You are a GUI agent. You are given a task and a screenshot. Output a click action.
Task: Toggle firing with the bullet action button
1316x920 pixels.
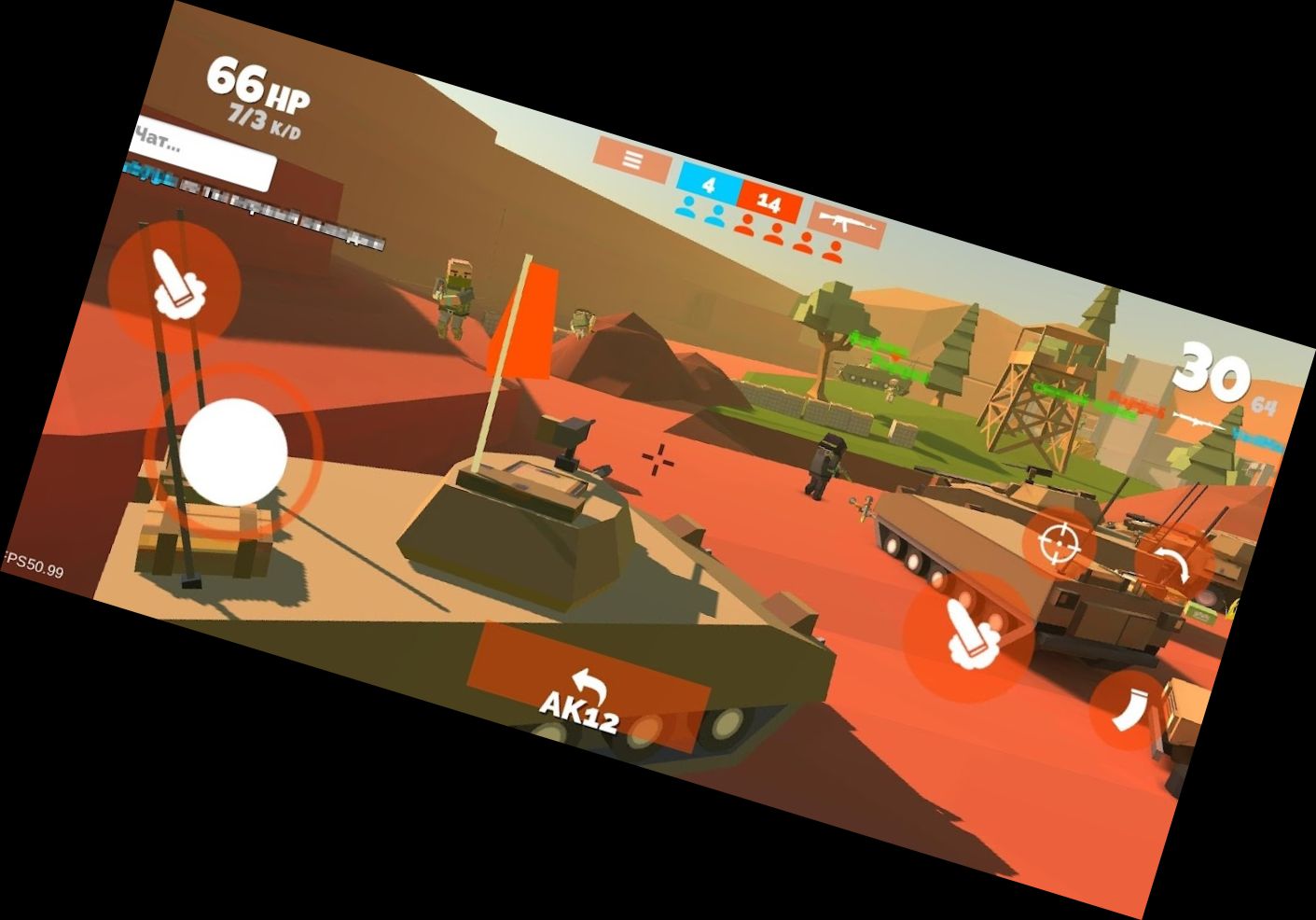(x=970, y=634)
